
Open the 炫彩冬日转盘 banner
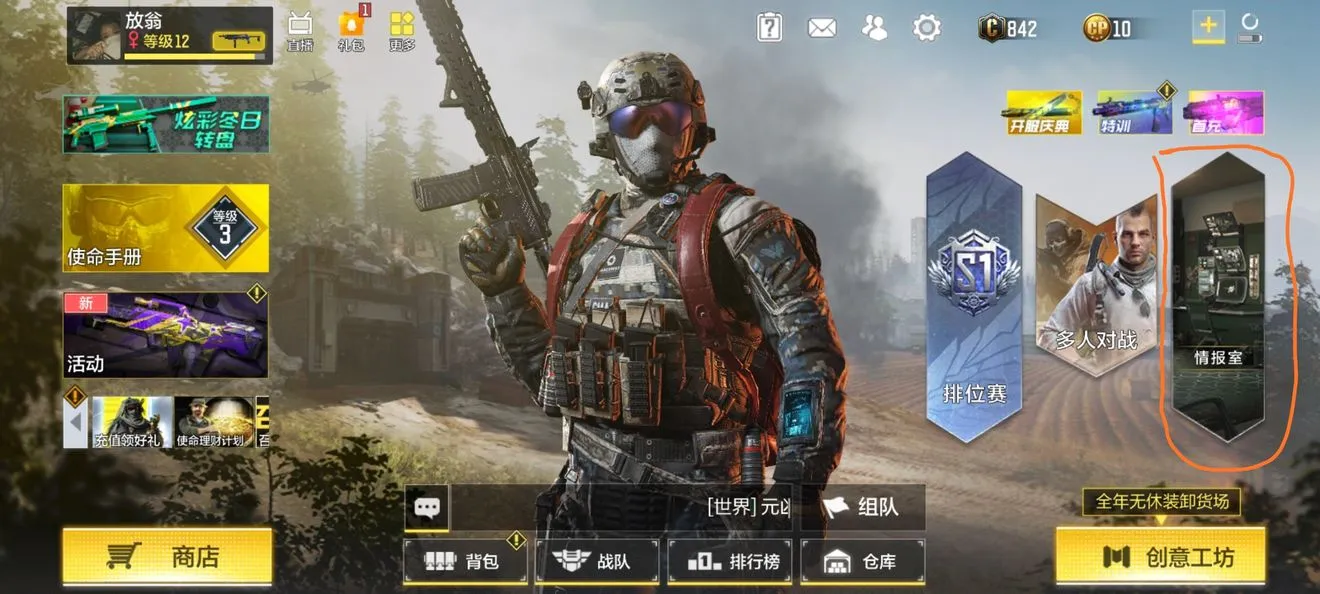(x=166, y=124)
